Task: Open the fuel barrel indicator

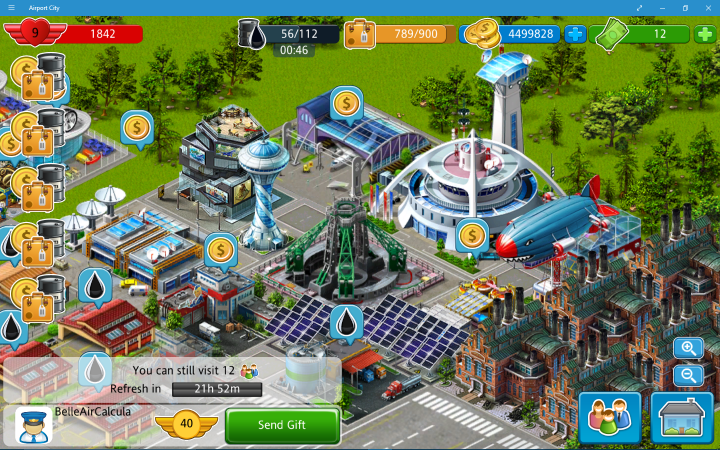Action: pos(256,35)
